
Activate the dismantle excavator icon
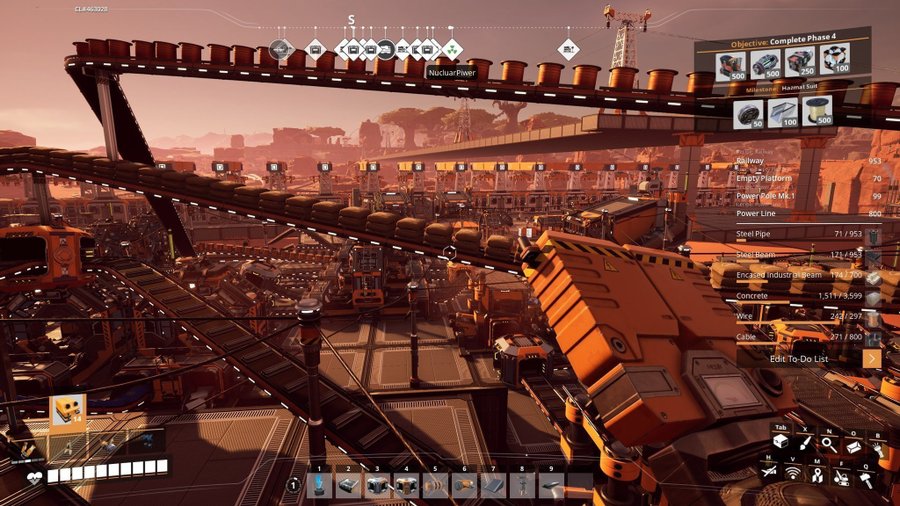(x=843, y=479)
